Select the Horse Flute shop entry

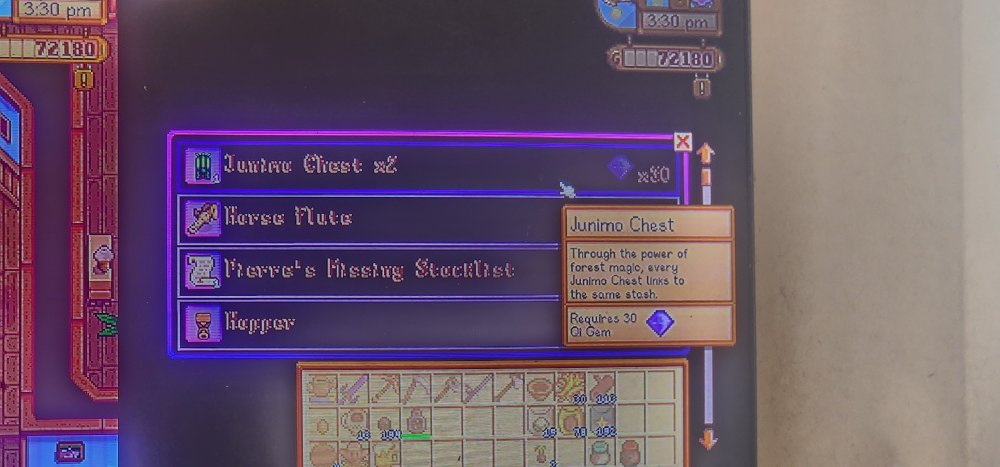point(370,219)
